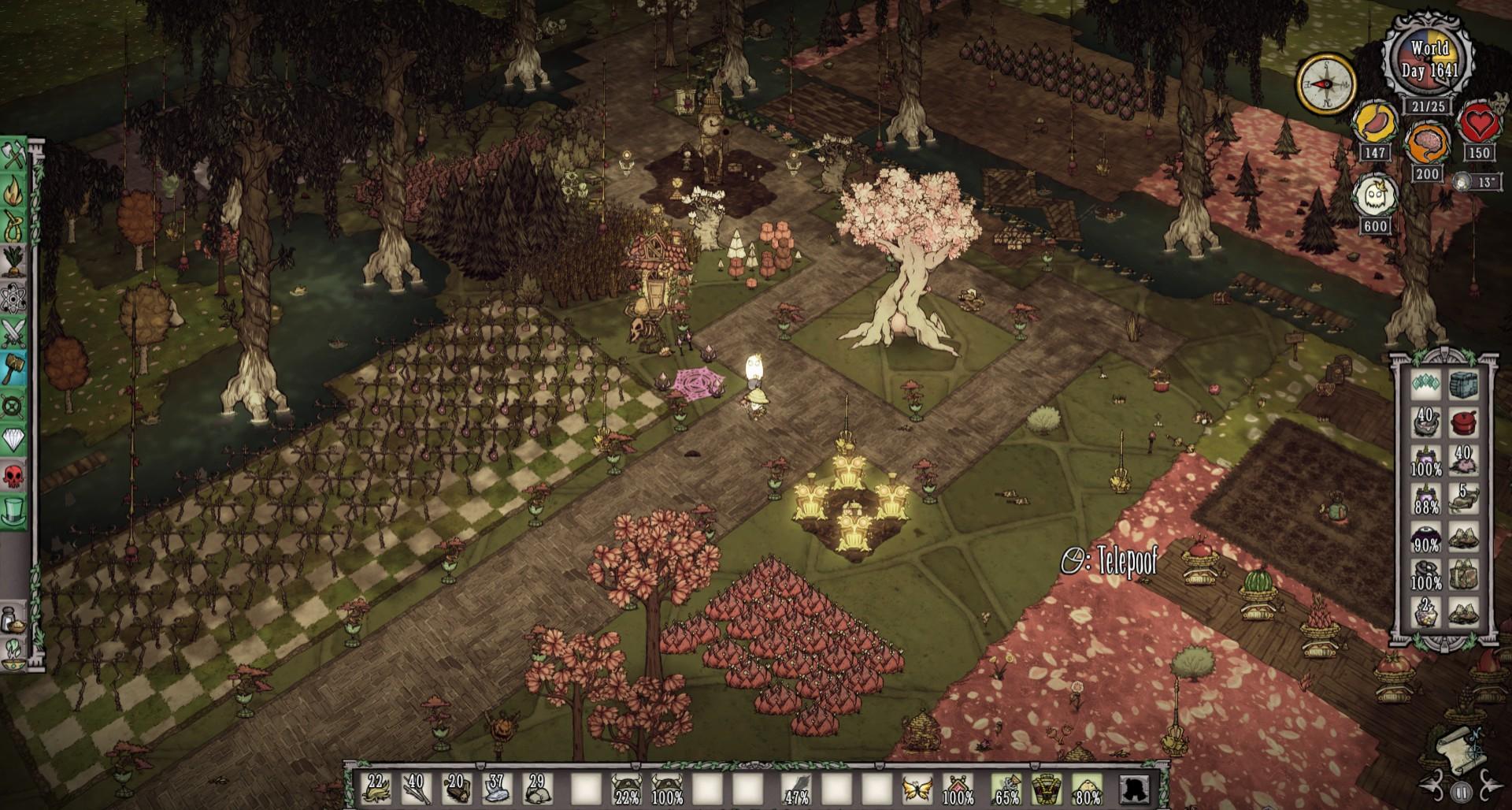Select the Survival rope-trap crafting tab
The height and width of the screenshot is (810, 1512).
[x=14, y=228]
